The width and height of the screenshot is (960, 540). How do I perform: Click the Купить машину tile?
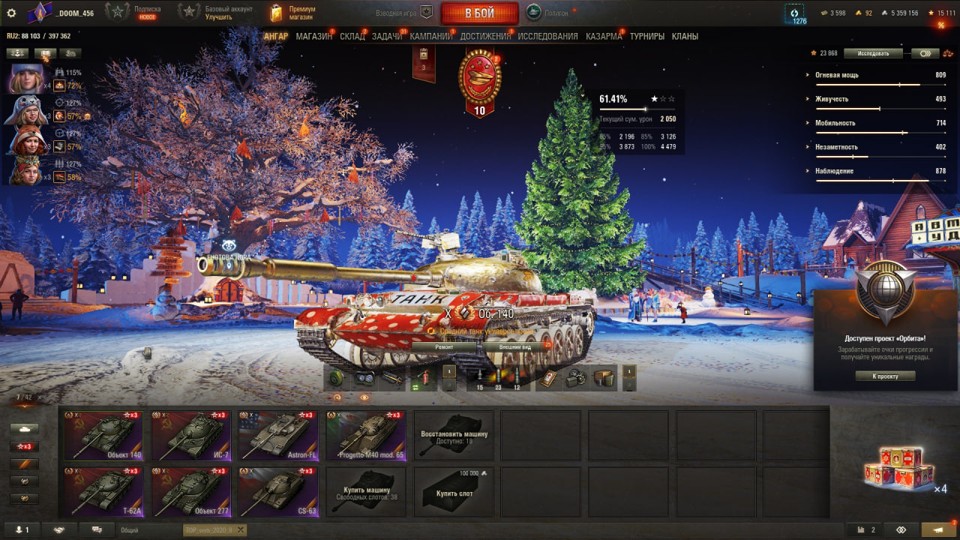tap(366, 490)
